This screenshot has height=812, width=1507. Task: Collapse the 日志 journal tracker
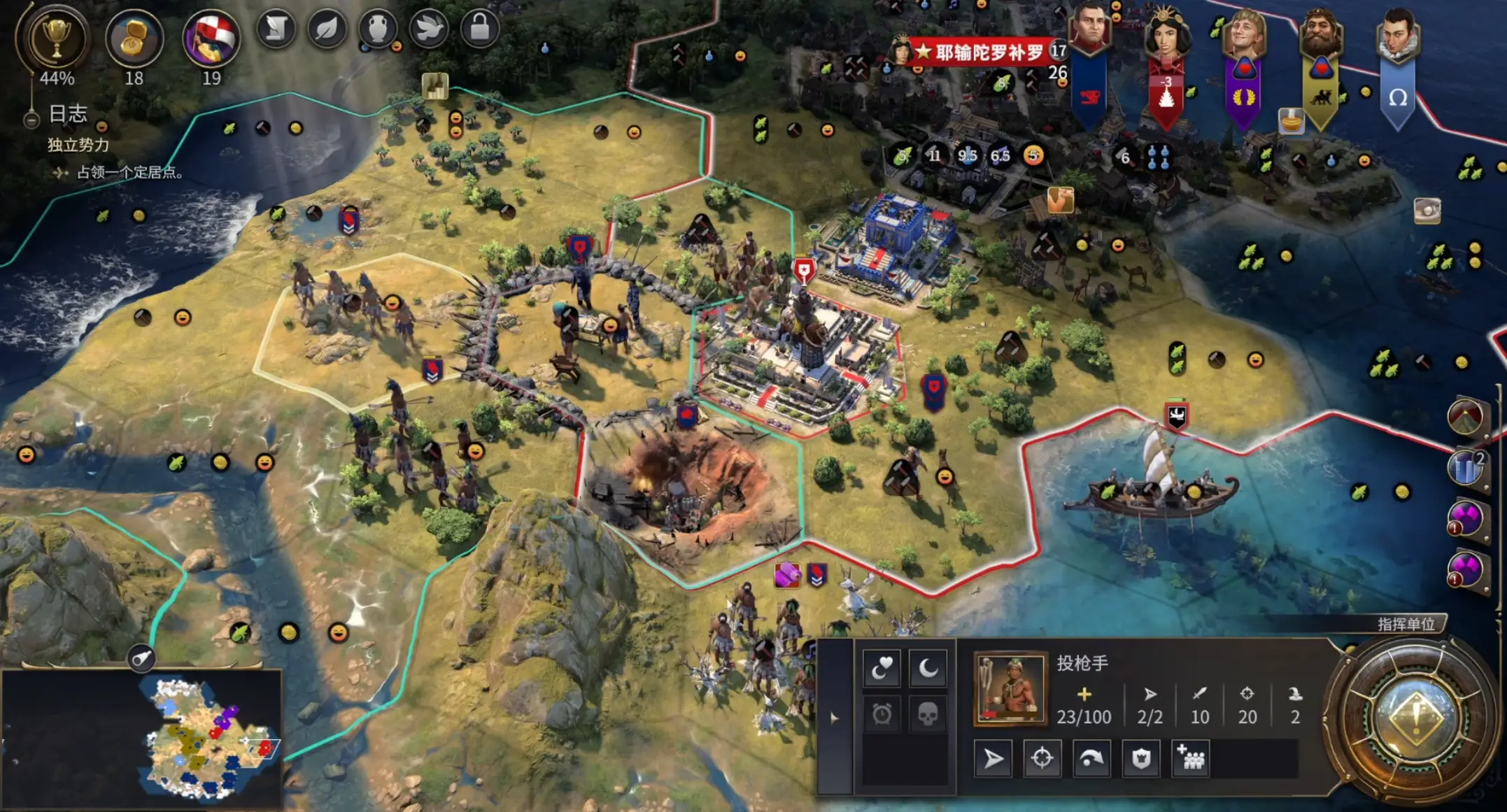(x=31, y=120)
